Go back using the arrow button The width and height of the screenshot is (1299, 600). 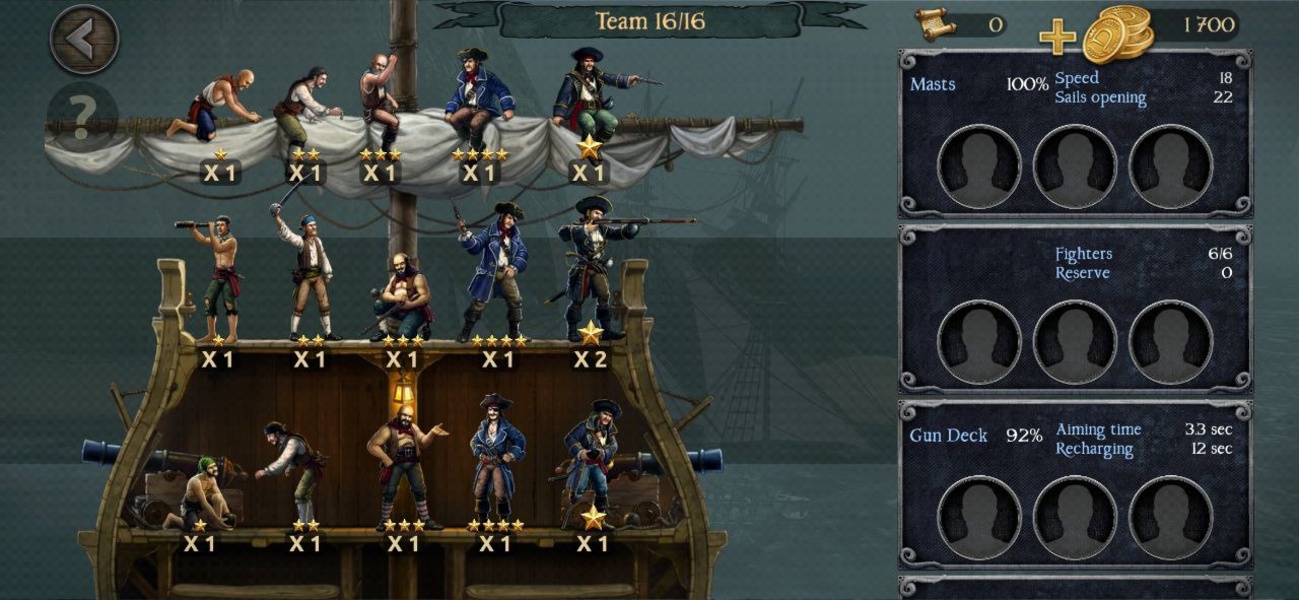point(84,40)
